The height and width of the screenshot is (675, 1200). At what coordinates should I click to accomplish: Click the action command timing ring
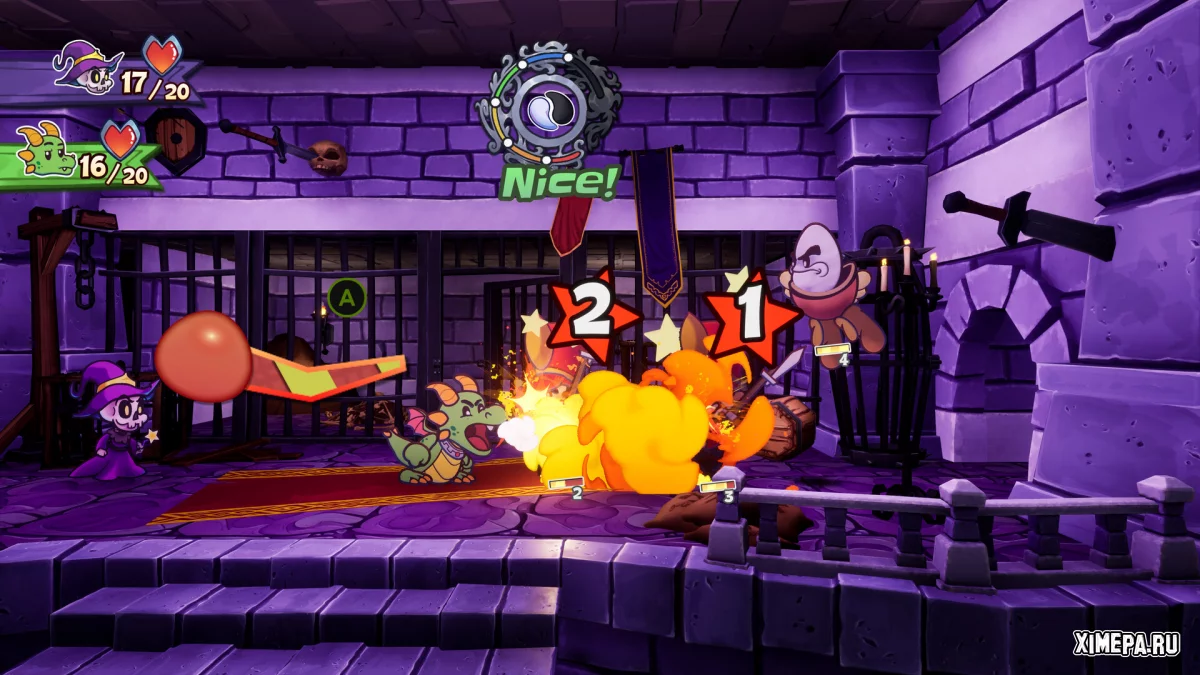(x=547, y=104)
